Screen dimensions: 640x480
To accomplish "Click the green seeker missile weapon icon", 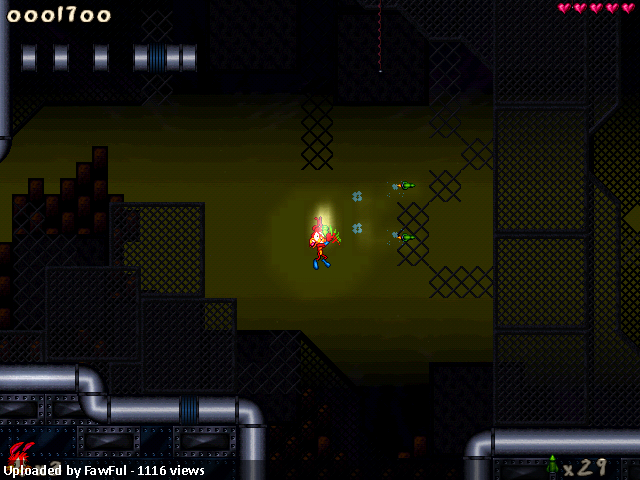I will click(x=552, y=465).
